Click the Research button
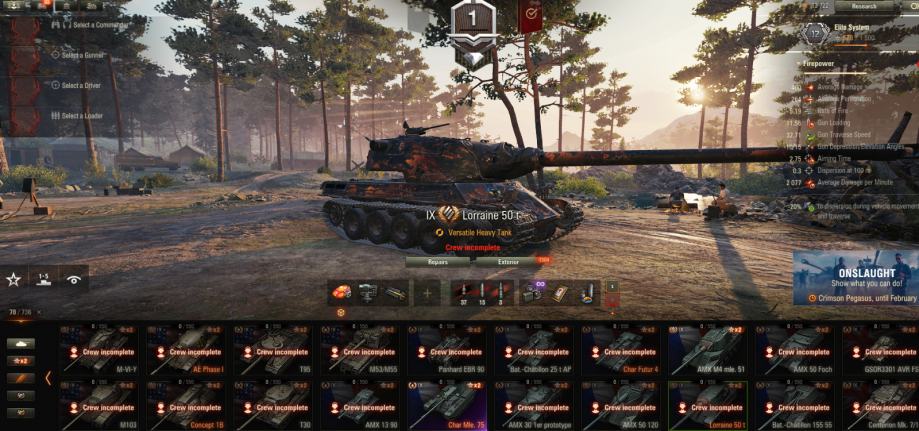 point(863,6)
